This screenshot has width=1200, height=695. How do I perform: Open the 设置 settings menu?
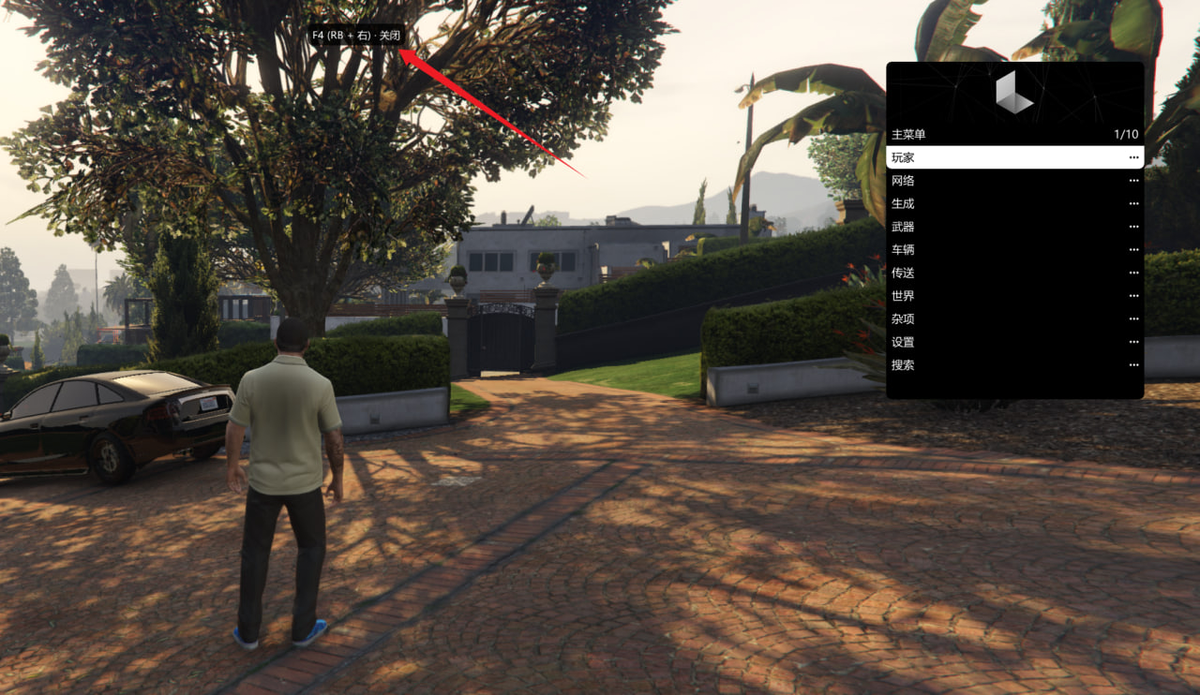click(x=1014, y=342)
